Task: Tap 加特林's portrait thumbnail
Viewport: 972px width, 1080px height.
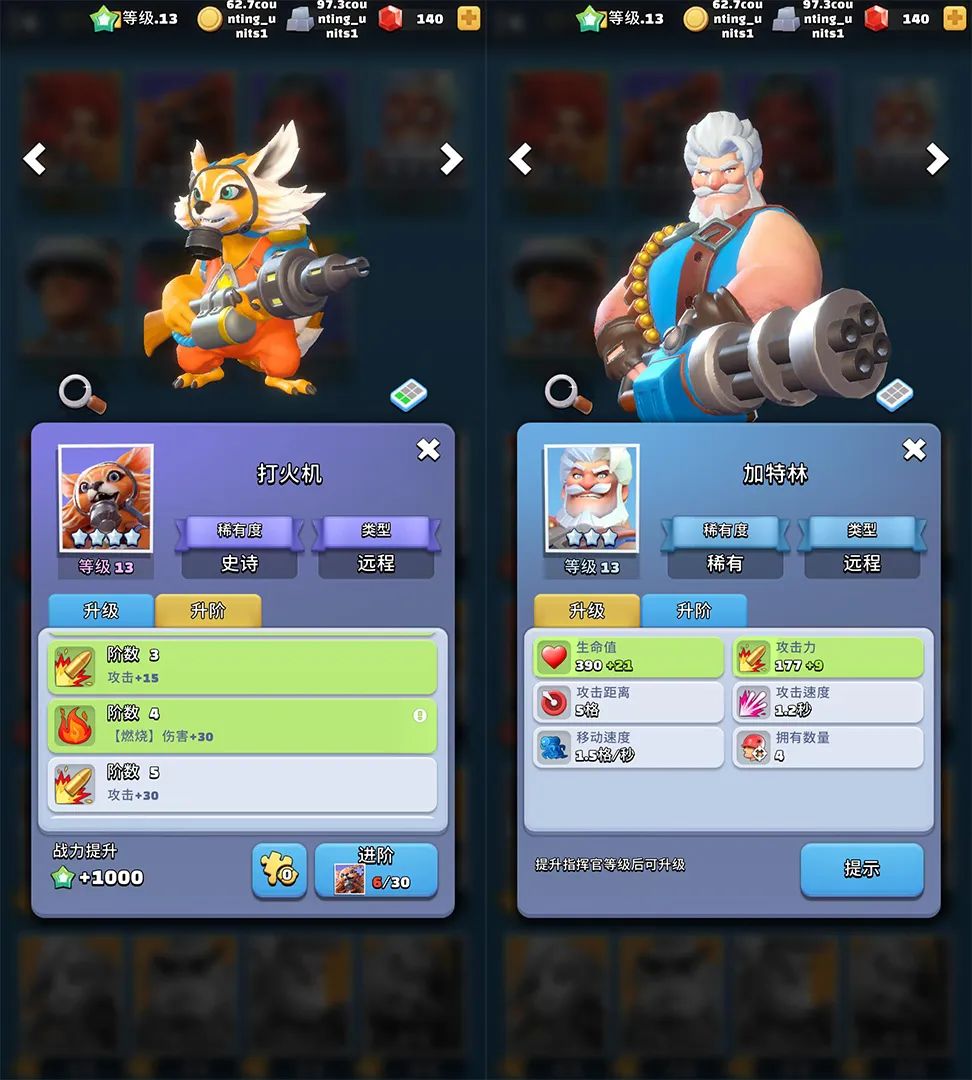Action: [592, 499]
